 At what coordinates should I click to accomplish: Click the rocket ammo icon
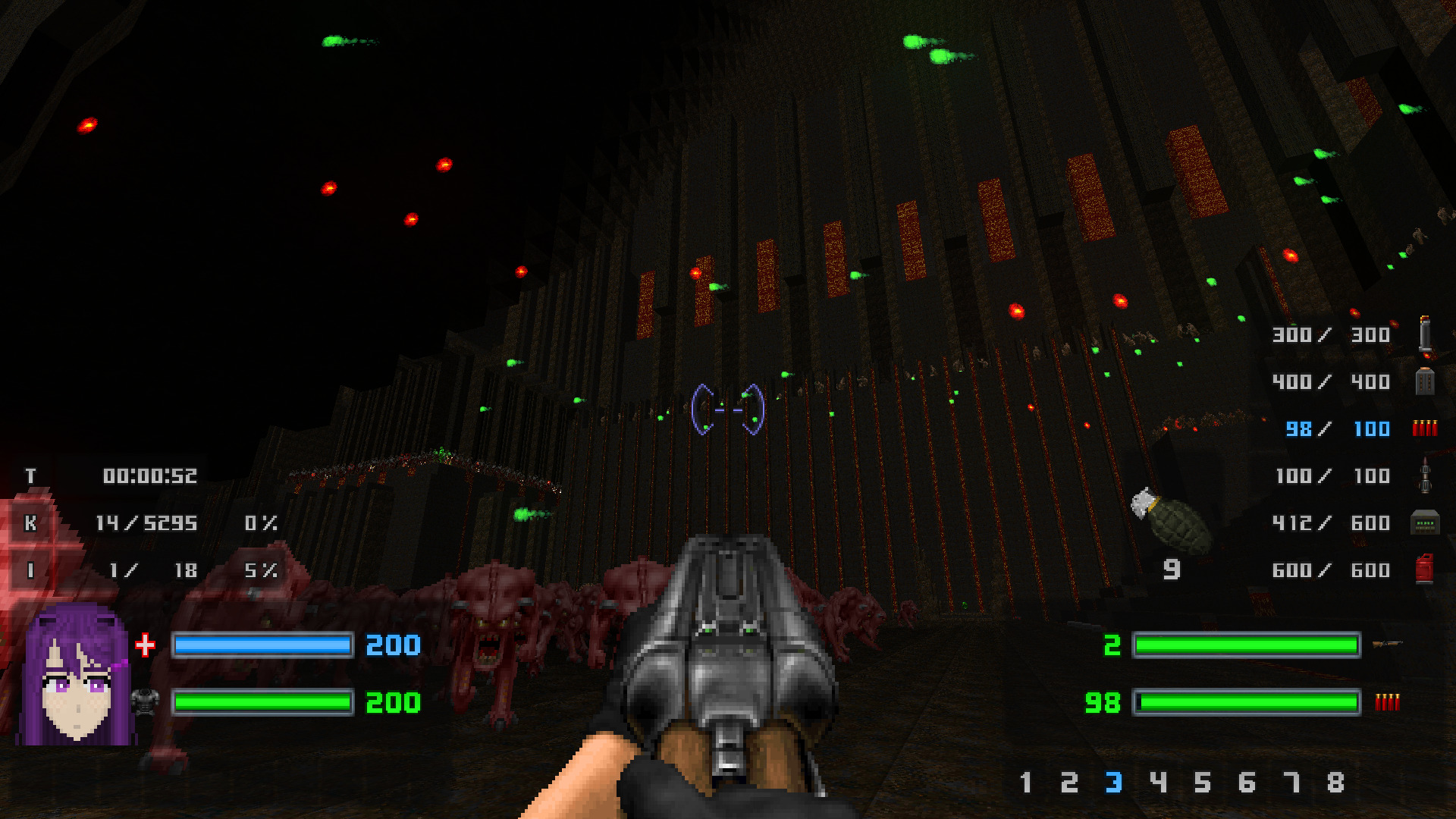(x=1424, y=476)
